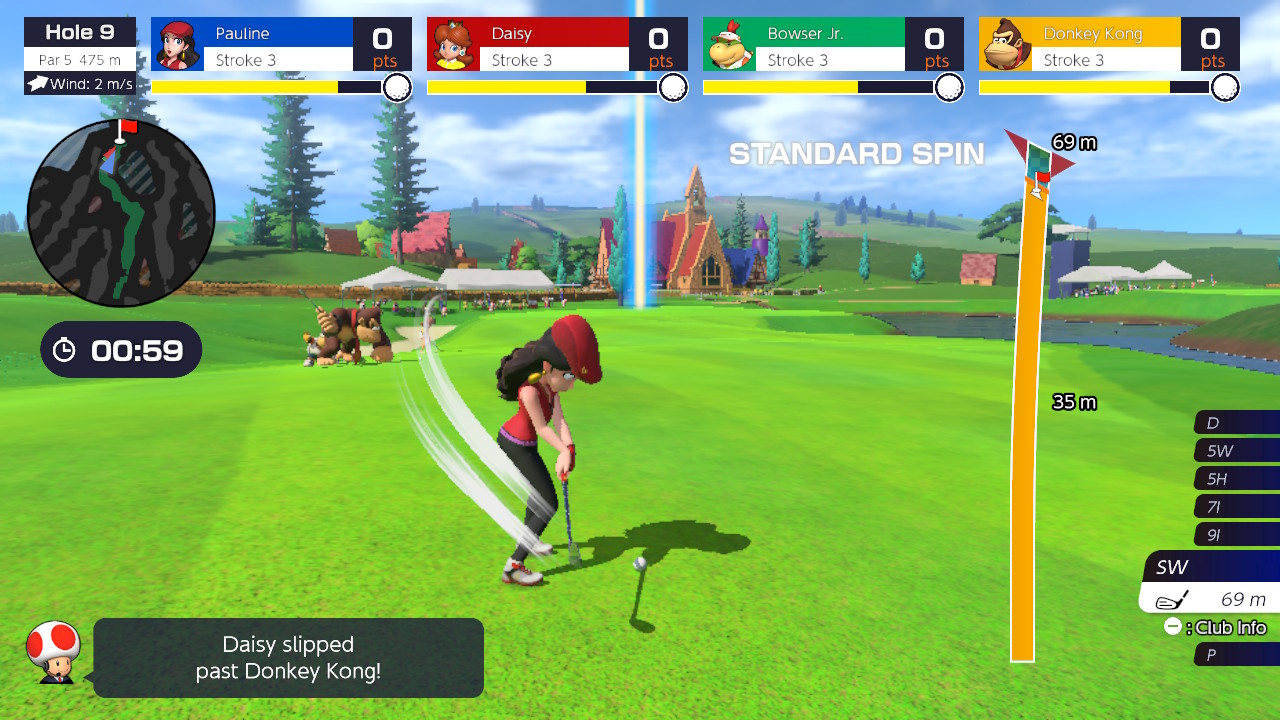Screen dimensions: 1280x720
Task: Select the D driver club
Action: tap(1236, 423)
